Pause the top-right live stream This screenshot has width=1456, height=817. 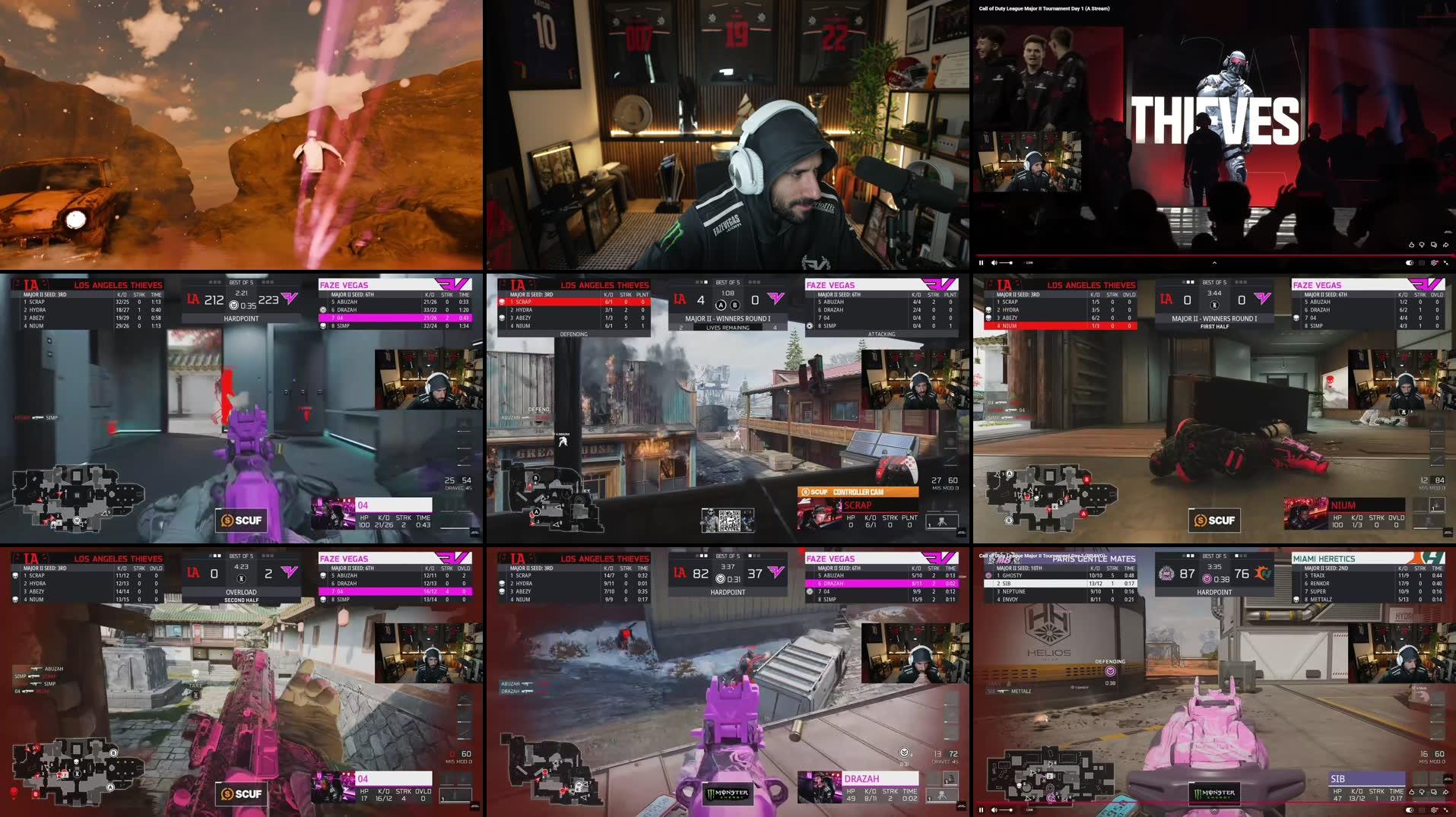coord(982,263)
